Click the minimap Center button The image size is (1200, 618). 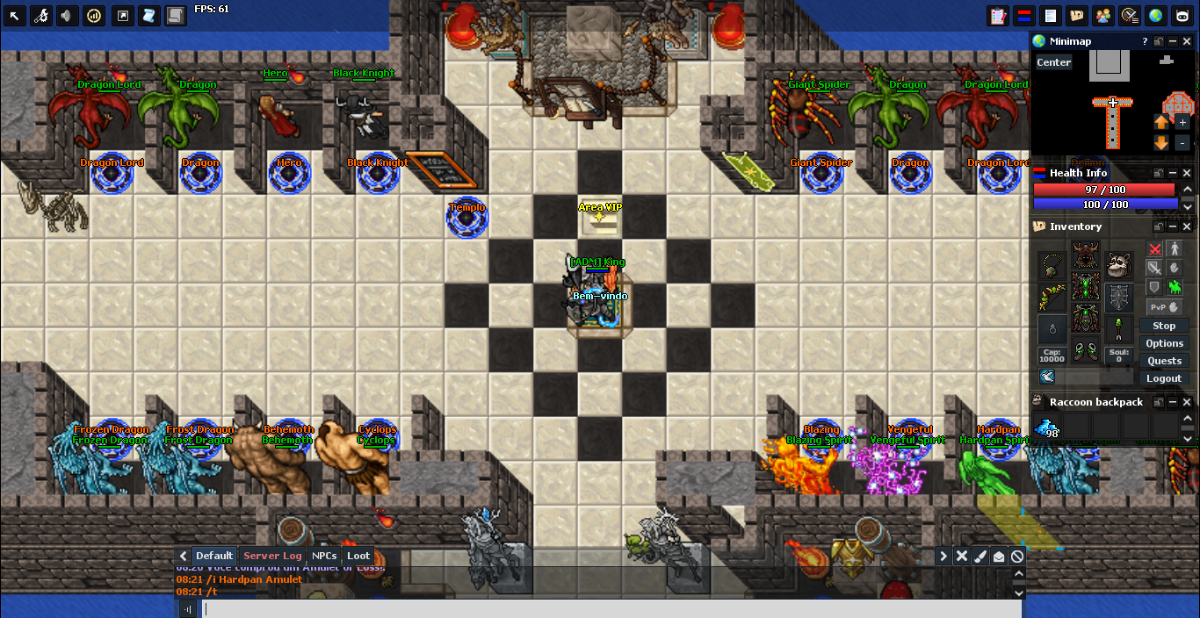pyautogui.click(x=1053, y=62)
